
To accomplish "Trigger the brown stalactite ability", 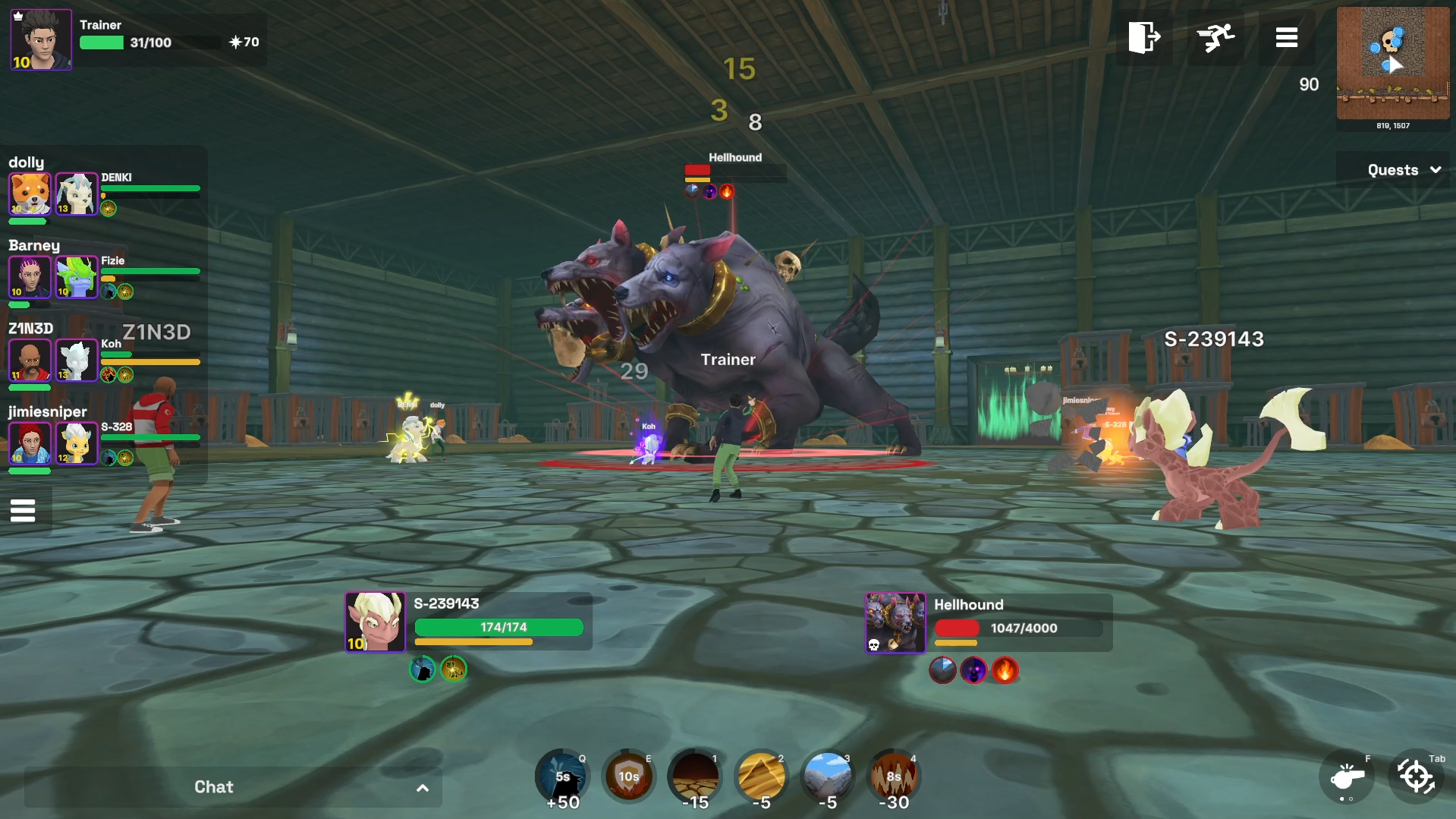I will (893, 776).
